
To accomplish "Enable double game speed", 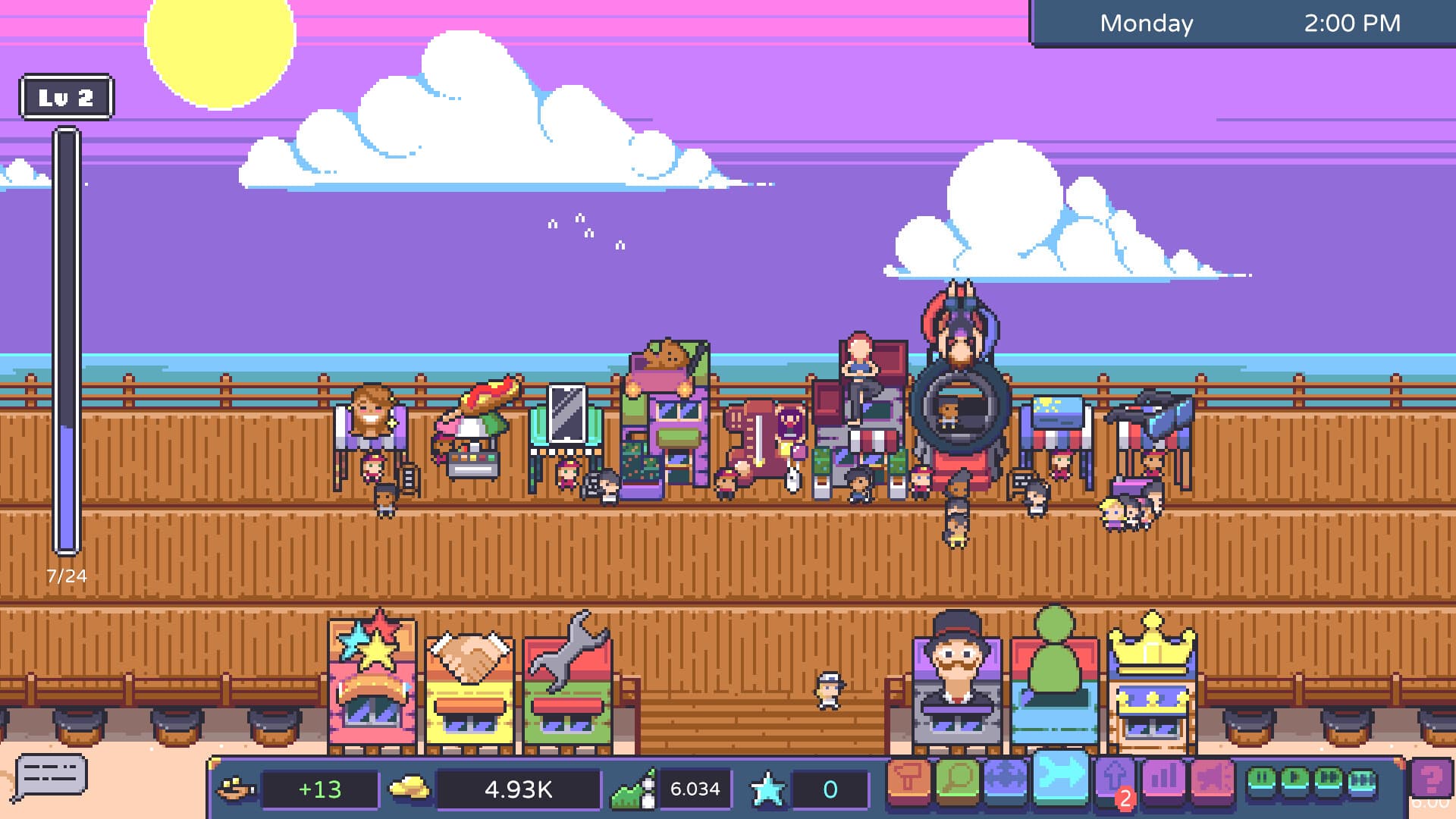I will [x=1329, y=777].
